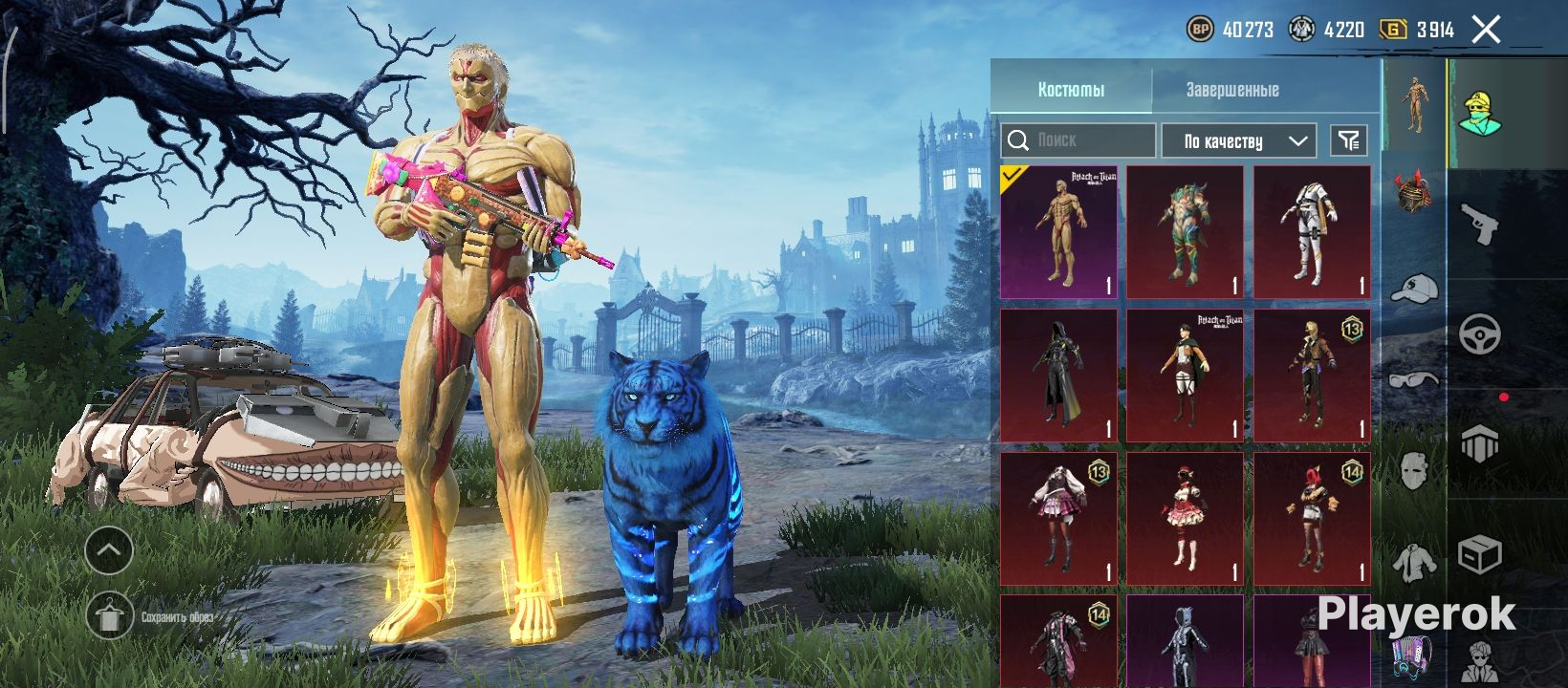The height and width of the screenshot is (688, 1568).
Task: Select the equipped Armored Titan costume thumbnail
Action: [1058, 232]
